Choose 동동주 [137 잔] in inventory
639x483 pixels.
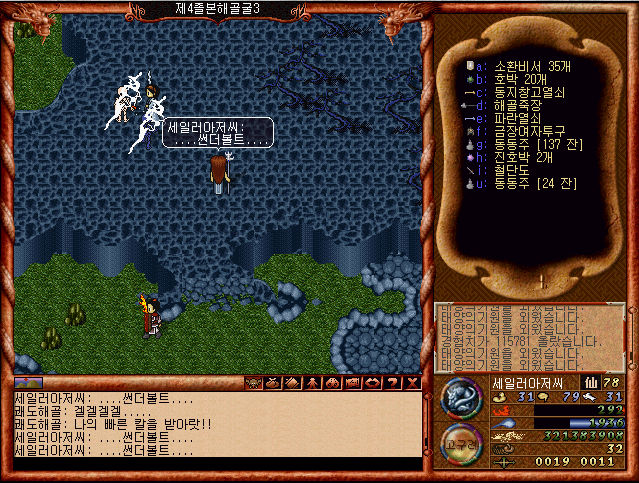pyautogui.click(x=537, y=141)
